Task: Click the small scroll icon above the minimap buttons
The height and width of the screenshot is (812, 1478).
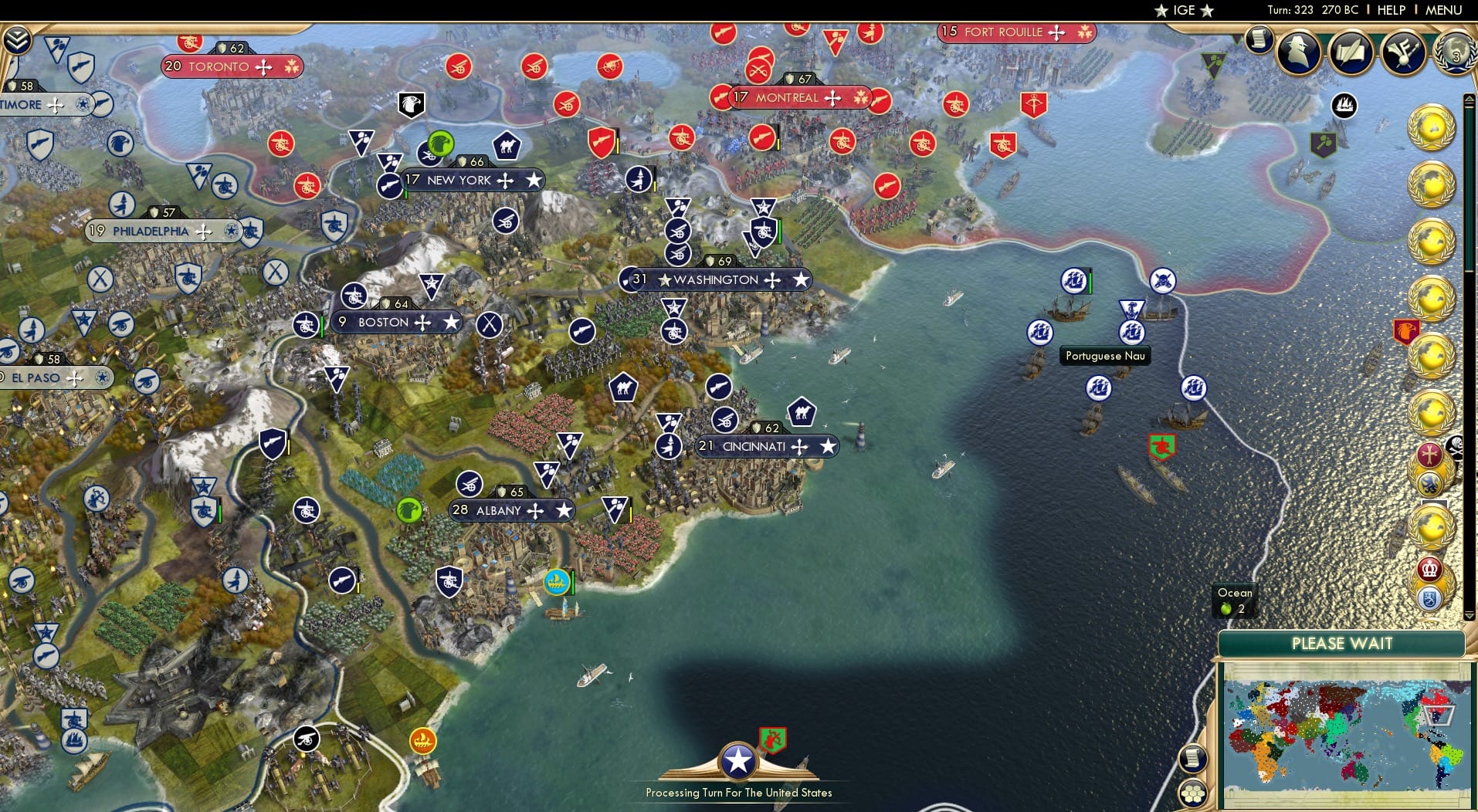Action: pyautogui.click(x=1195, y=757)
